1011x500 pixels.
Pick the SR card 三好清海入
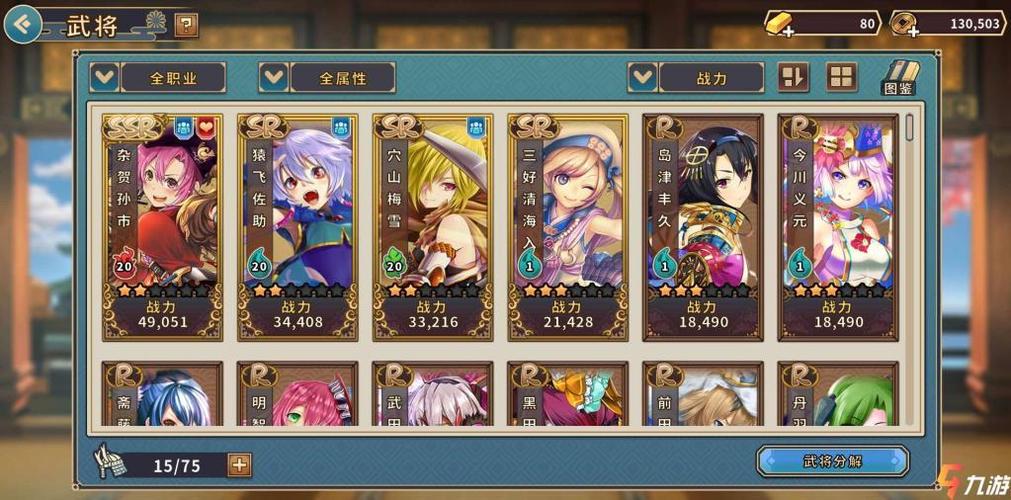coord(567,226)
